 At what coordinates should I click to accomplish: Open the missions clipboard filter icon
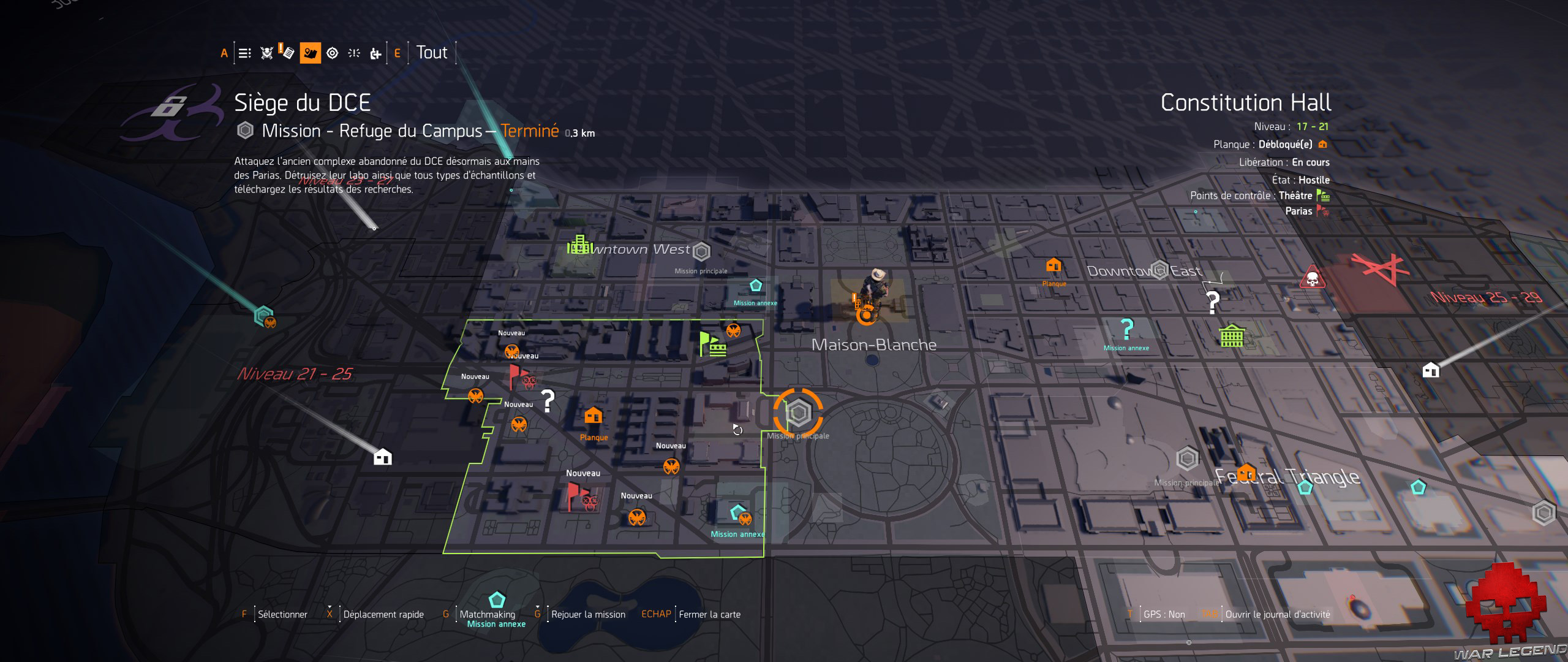tap(287, 54)
